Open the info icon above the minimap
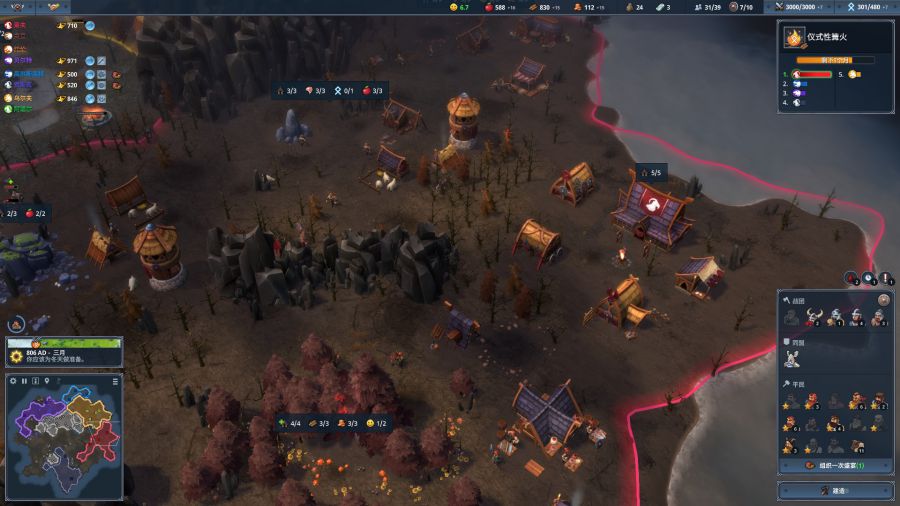900x506 pixels. pos(36,381)
